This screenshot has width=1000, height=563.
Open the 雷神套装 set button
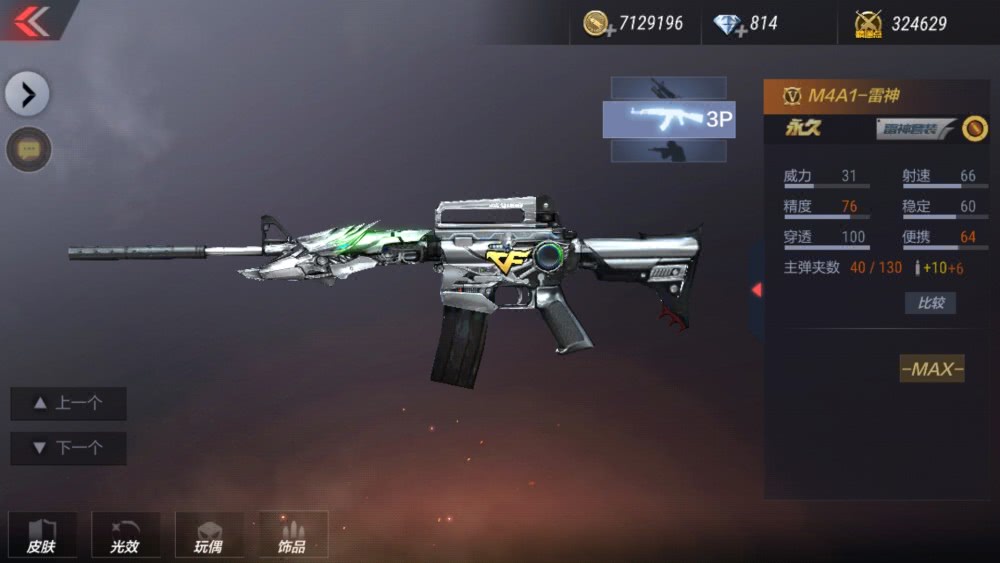coord(916,128)
